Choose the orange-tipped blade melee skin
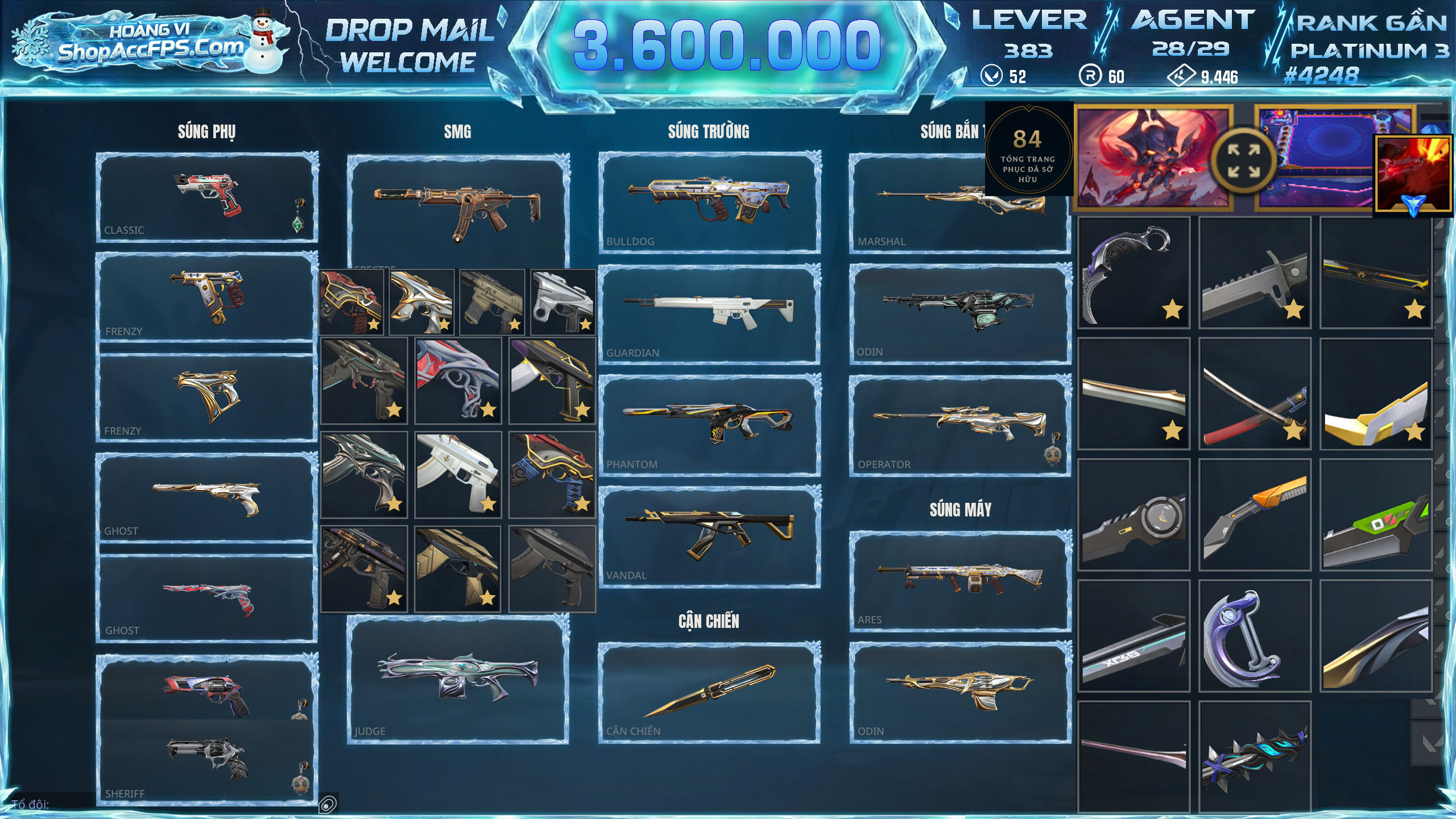This screenshot has width=1456, height=819. click(x=1255, y=515)
